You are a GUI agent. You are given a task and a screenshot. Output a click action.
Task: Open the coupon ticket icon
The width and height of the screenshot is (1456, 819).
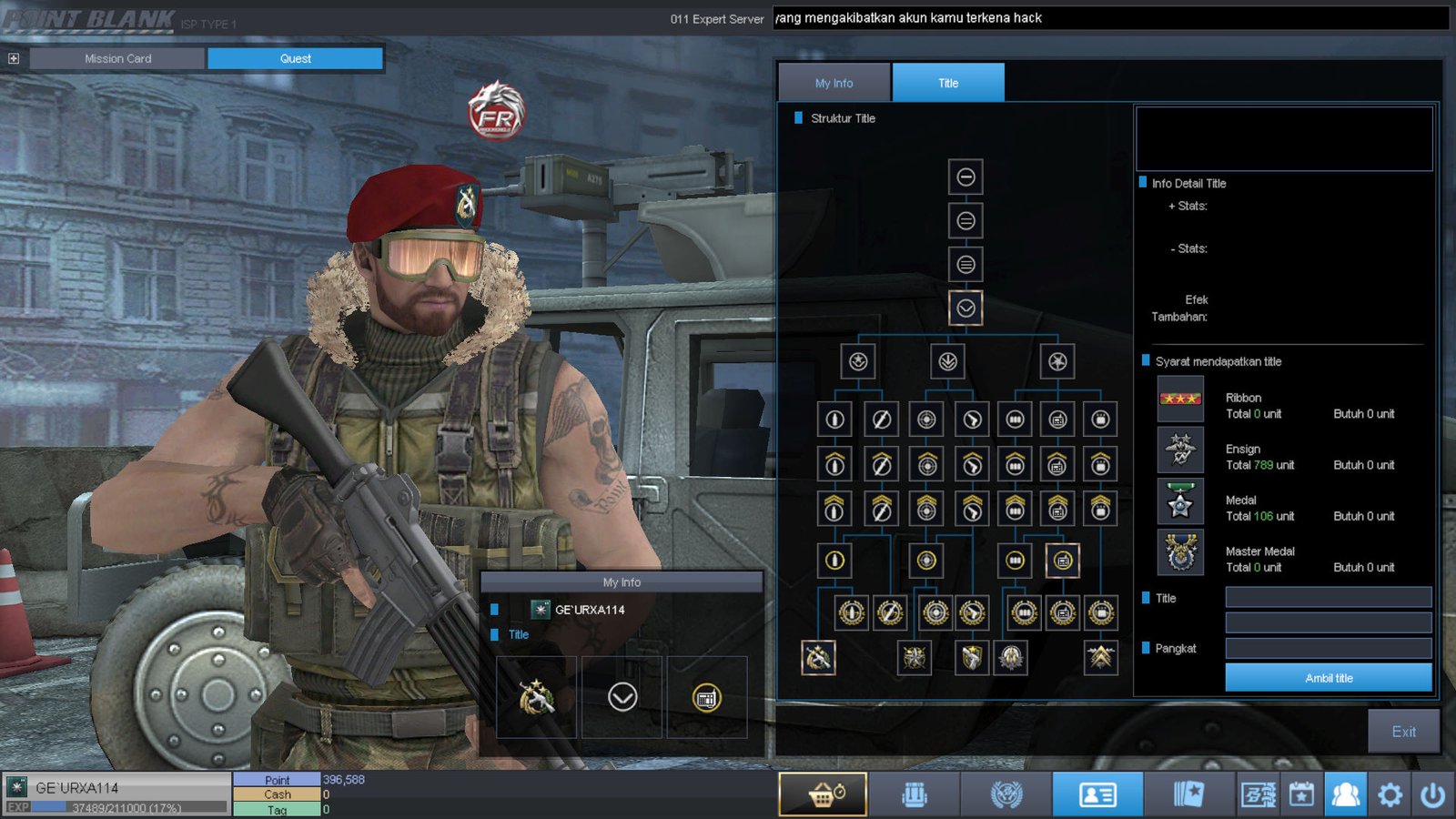(x=1258, y=795)
